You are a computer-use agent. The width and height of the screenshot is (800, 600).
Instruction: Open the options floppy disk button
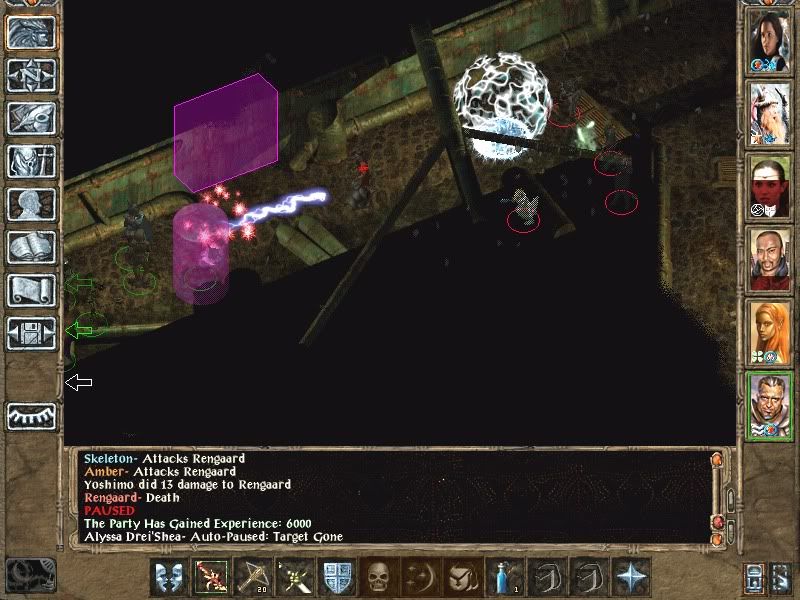32,334
